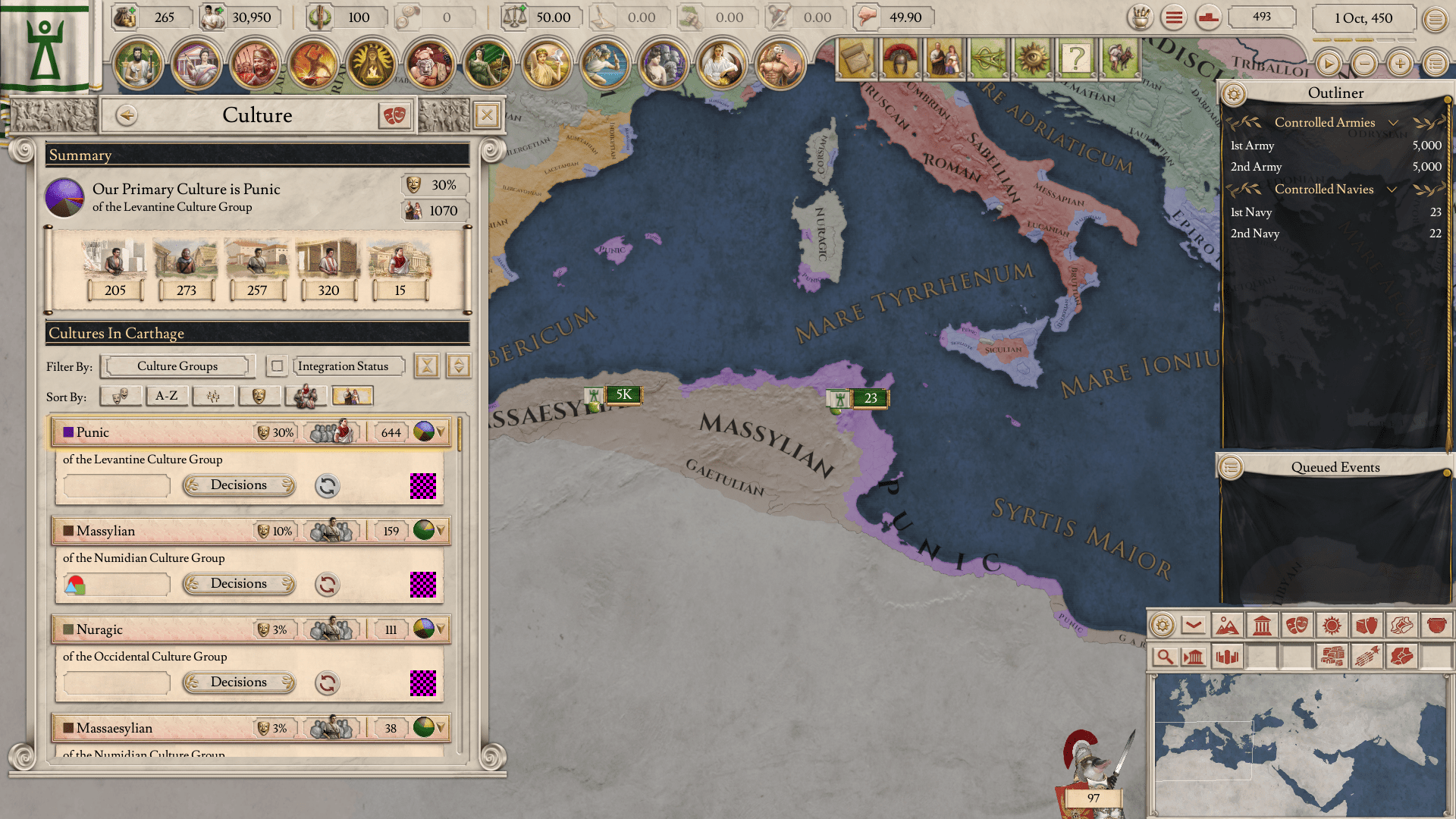Open the question mark help icon
This screenshot has height=819, width=1456.
(1075, 58)
